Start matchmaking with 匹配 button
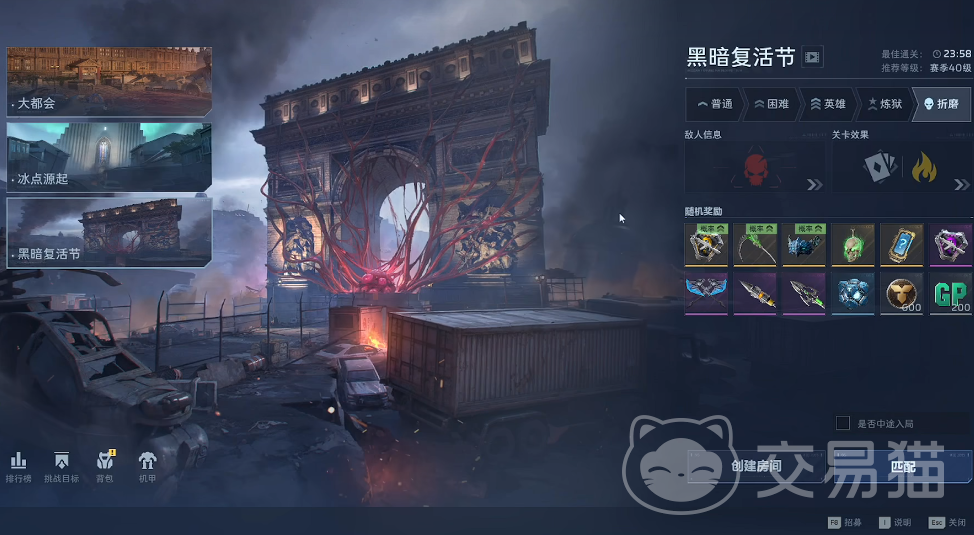Viewport: 974px width, 535px height. tap(902, 466)
